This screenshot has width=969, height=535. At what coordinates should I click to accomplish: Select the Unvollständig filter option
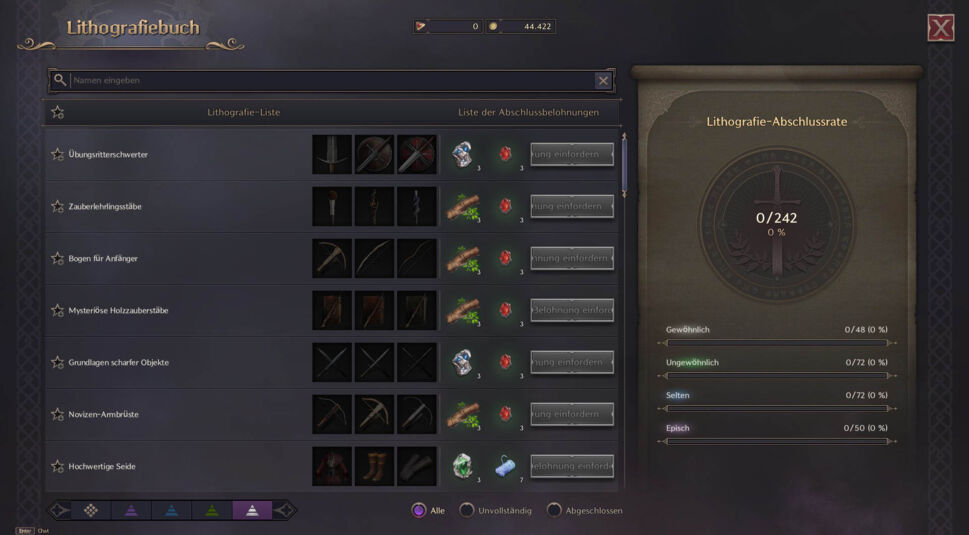point(466,510)
